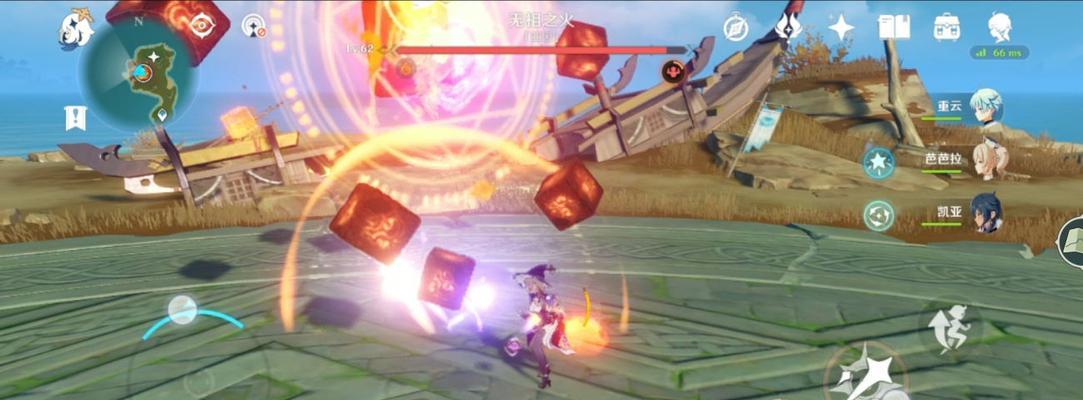The width and height of the screenshot is (1083, 400).
Task: Tap the swirl burst icon beside 凯亚
Action: click(878, 215)
